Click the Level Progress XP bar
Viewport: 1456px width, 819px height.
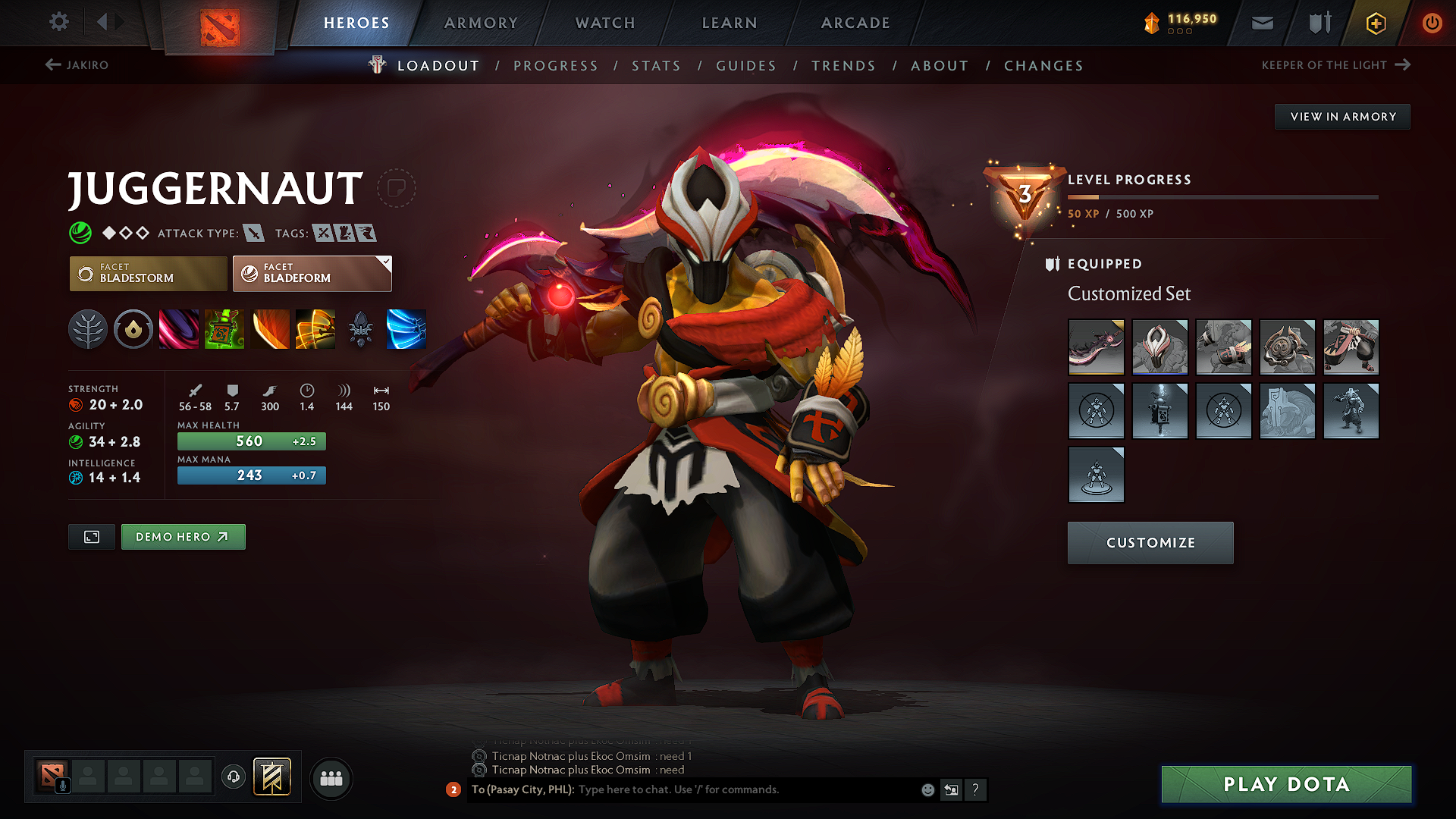[1224, 196]
